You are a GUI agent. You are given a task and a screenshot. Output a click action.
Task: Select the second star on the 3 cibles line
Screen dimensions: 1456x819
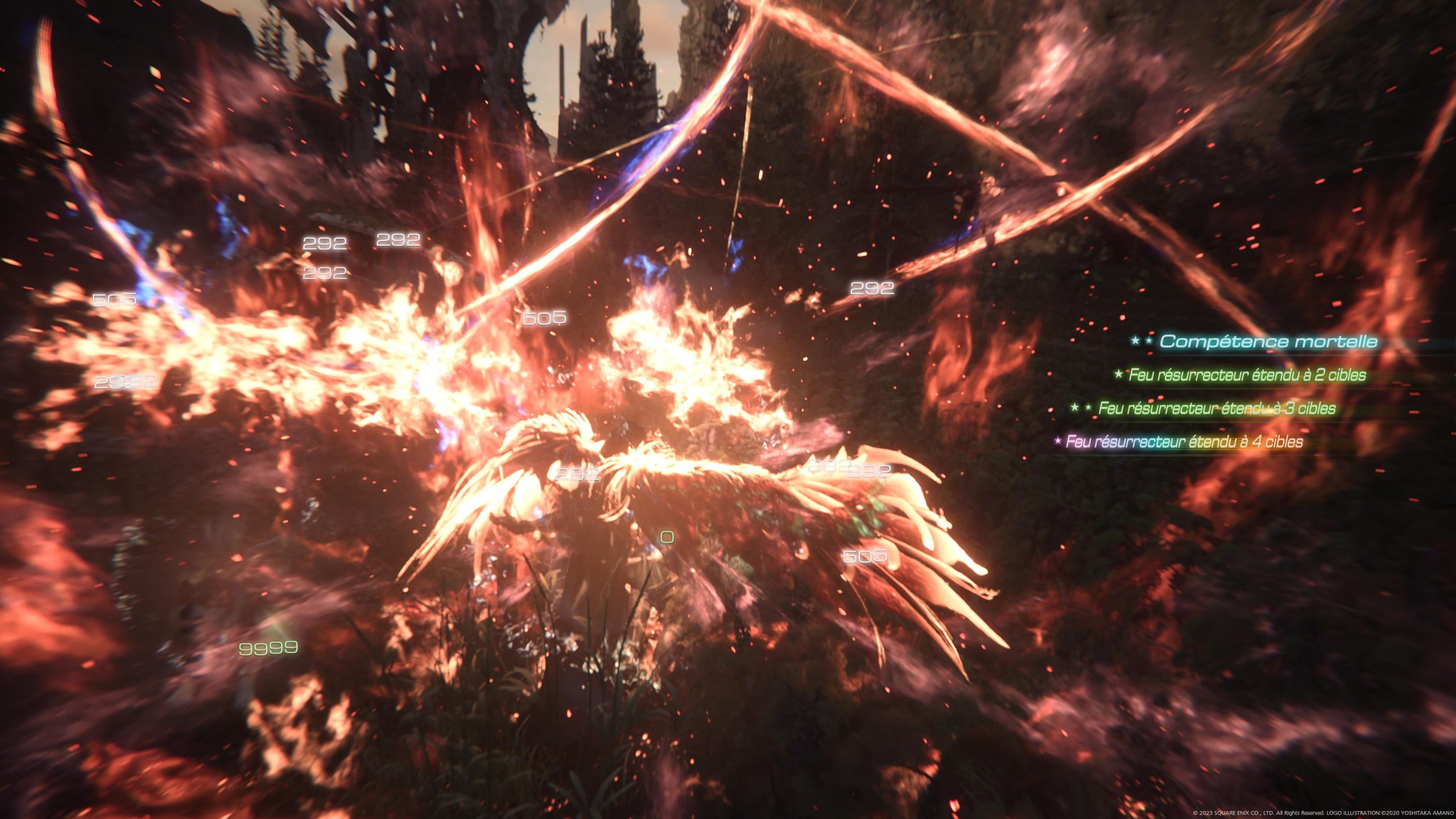point(1087,407)
